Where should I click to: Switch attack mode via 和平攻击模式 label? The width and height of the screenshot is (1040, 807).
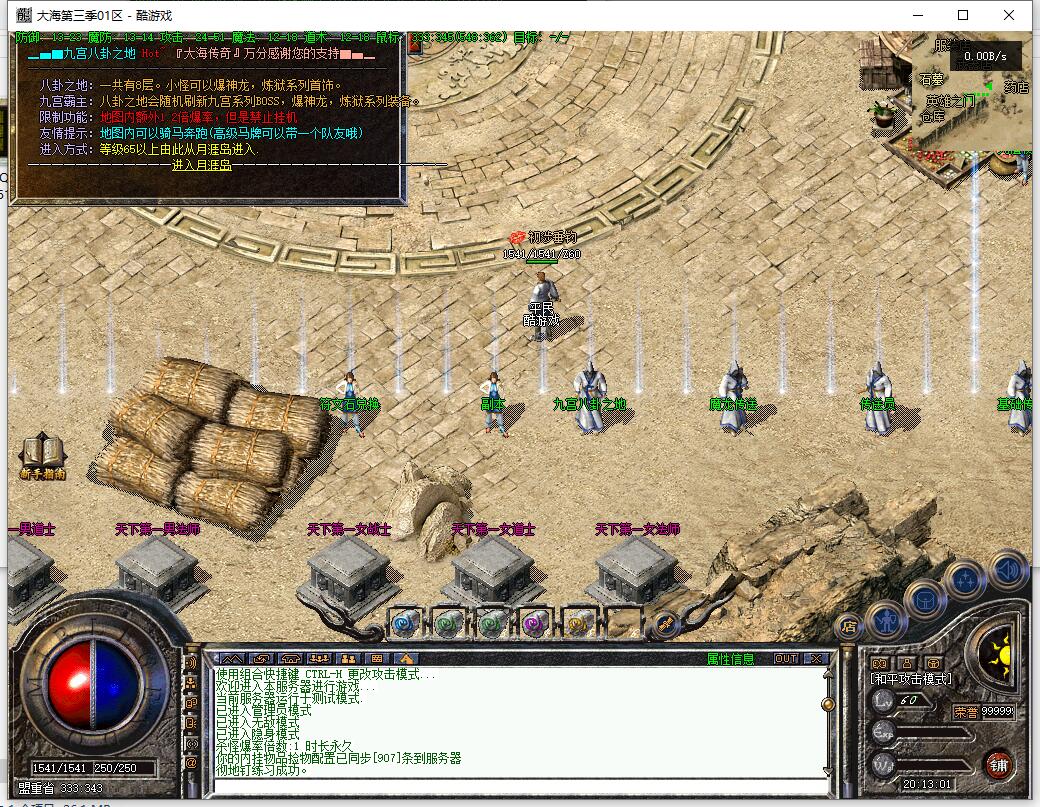911,679
